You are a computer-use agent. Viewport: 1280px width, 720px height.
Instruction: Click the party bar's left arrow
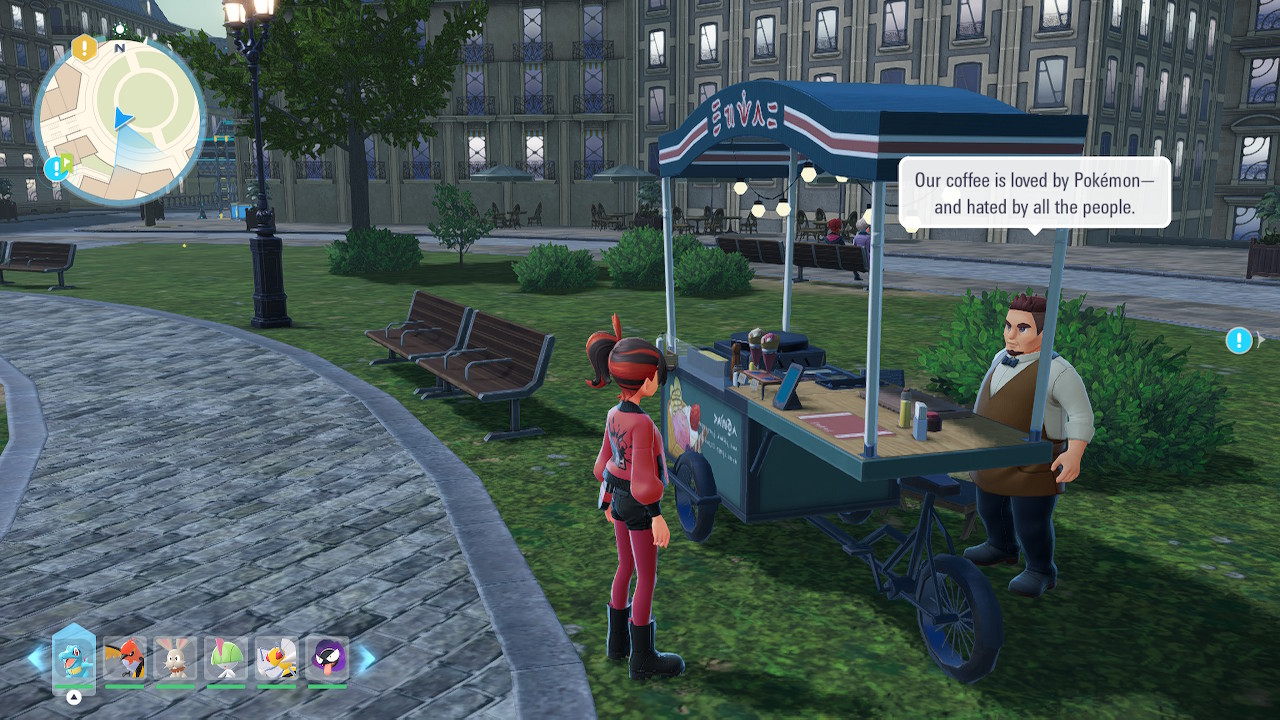[36, 658]
